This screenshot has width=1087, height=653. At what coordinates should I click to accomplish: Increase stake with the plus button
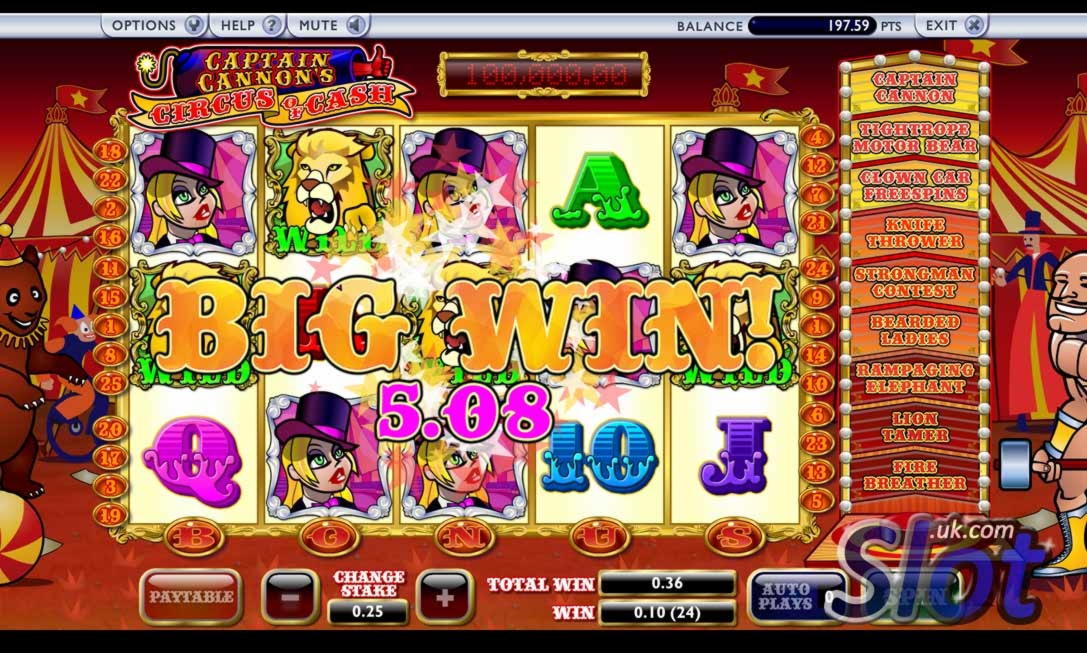point(445,598)
